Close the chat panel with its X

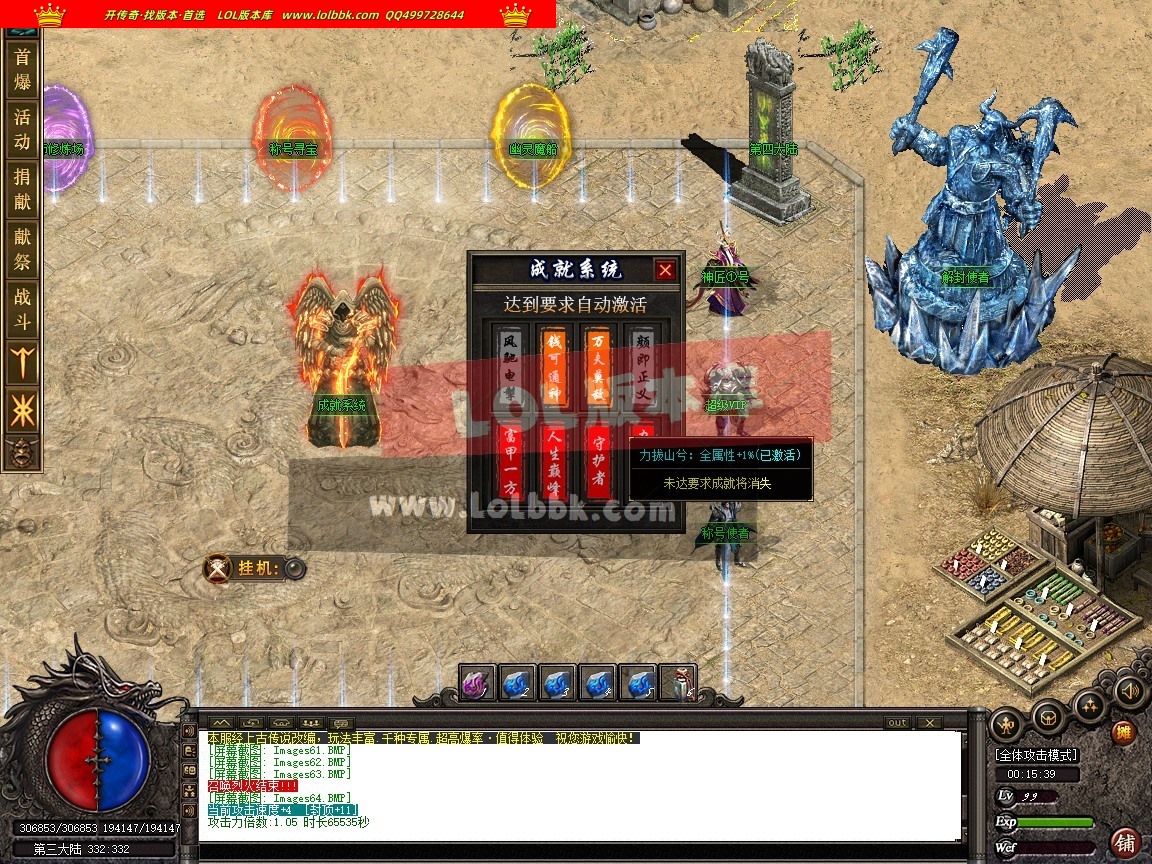(x=929, y=723)
